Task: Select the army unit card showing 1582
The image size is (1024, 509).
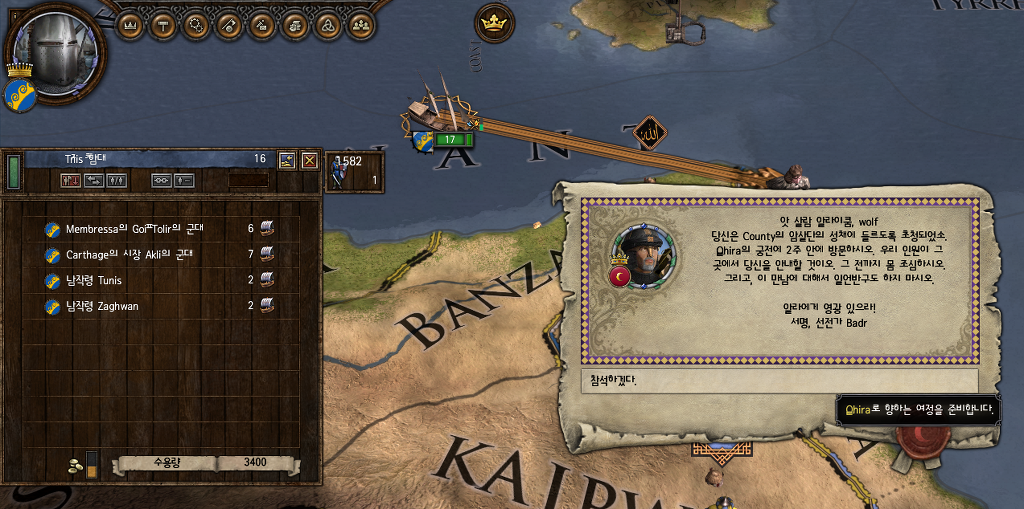Action: [x=355, y=170]
